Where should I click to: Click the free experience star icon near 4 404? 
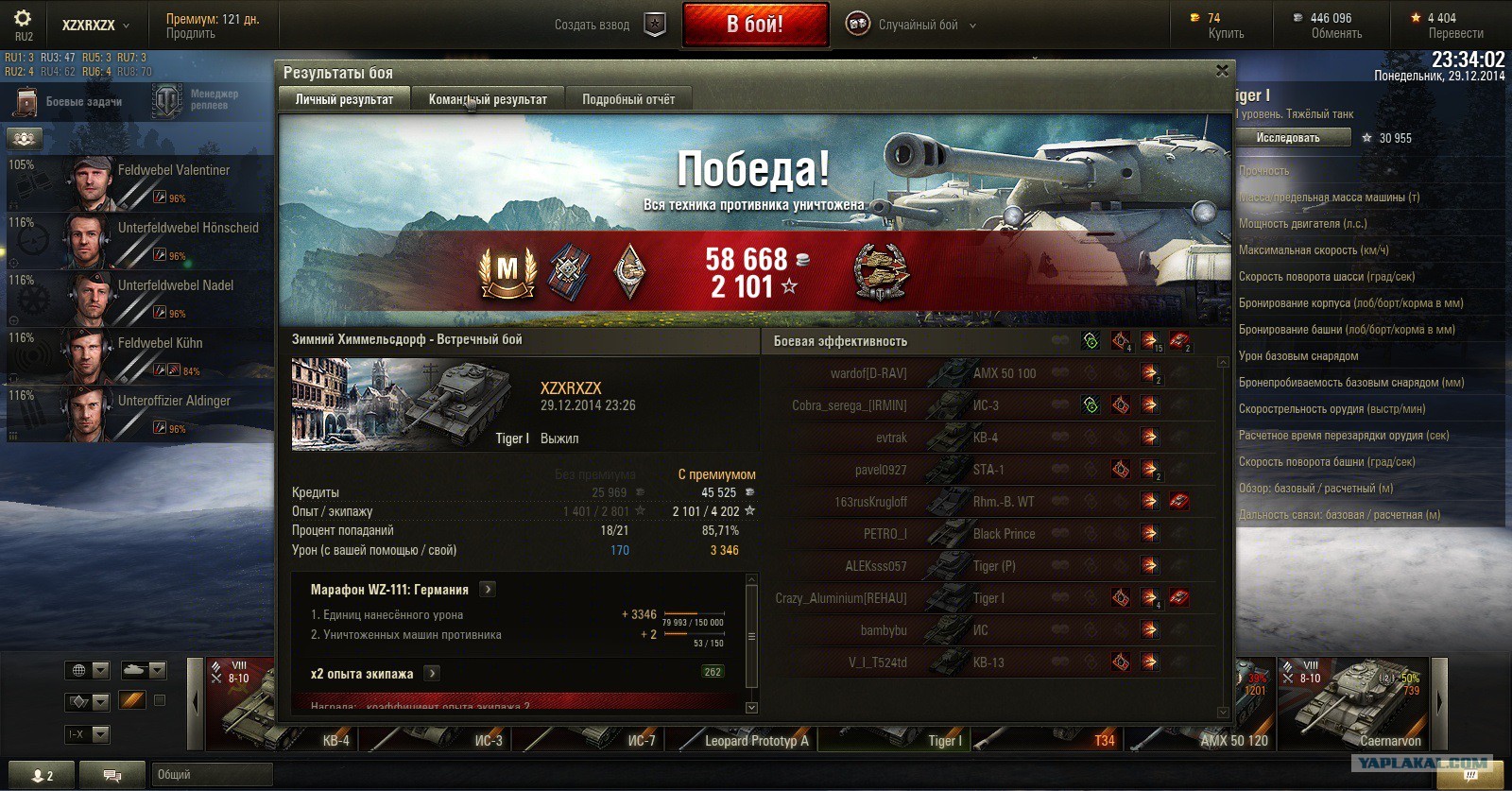click(1415, 16)
